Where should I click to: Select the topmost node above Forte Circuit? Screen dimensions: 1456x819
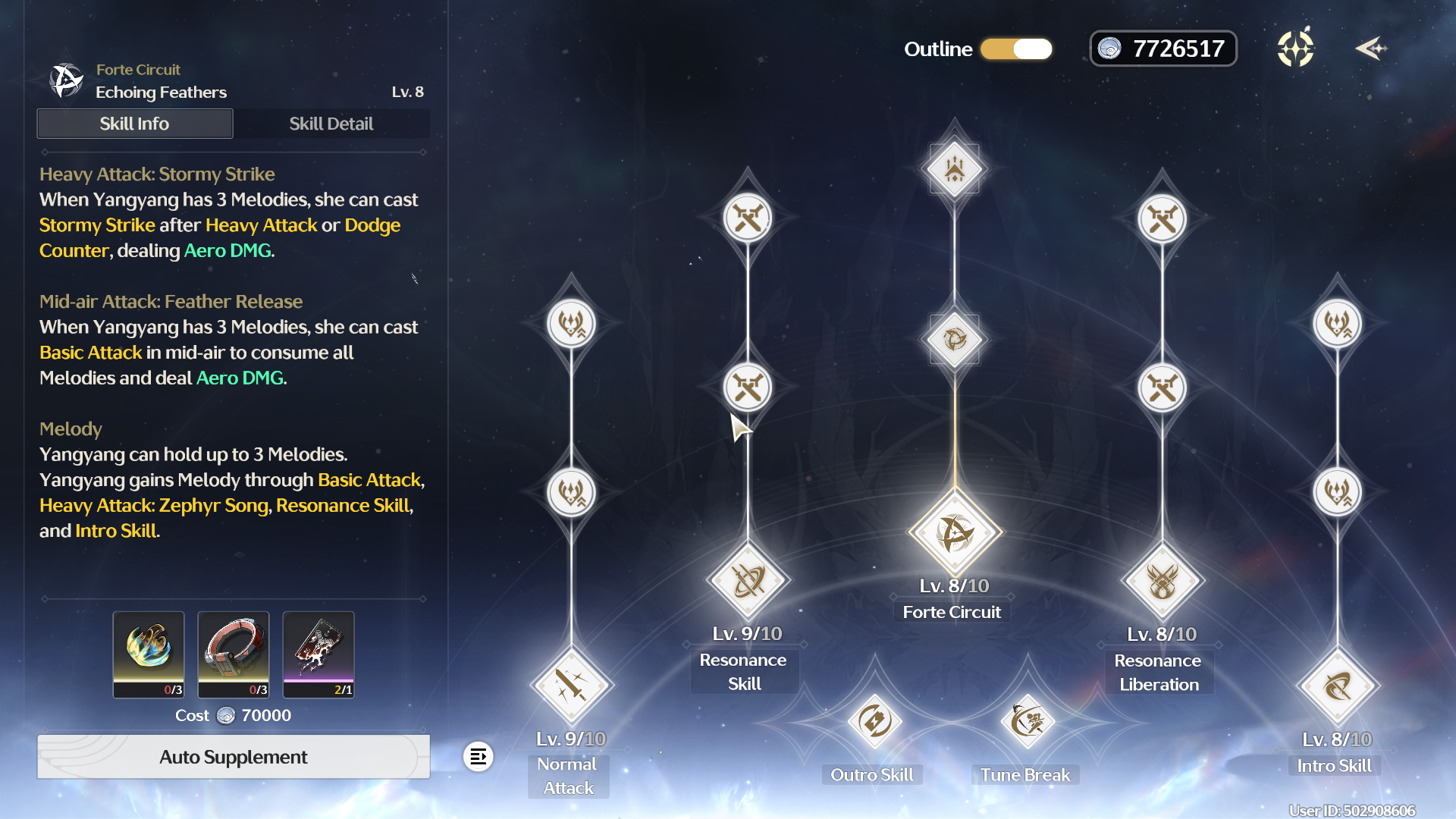coord(955,169)
